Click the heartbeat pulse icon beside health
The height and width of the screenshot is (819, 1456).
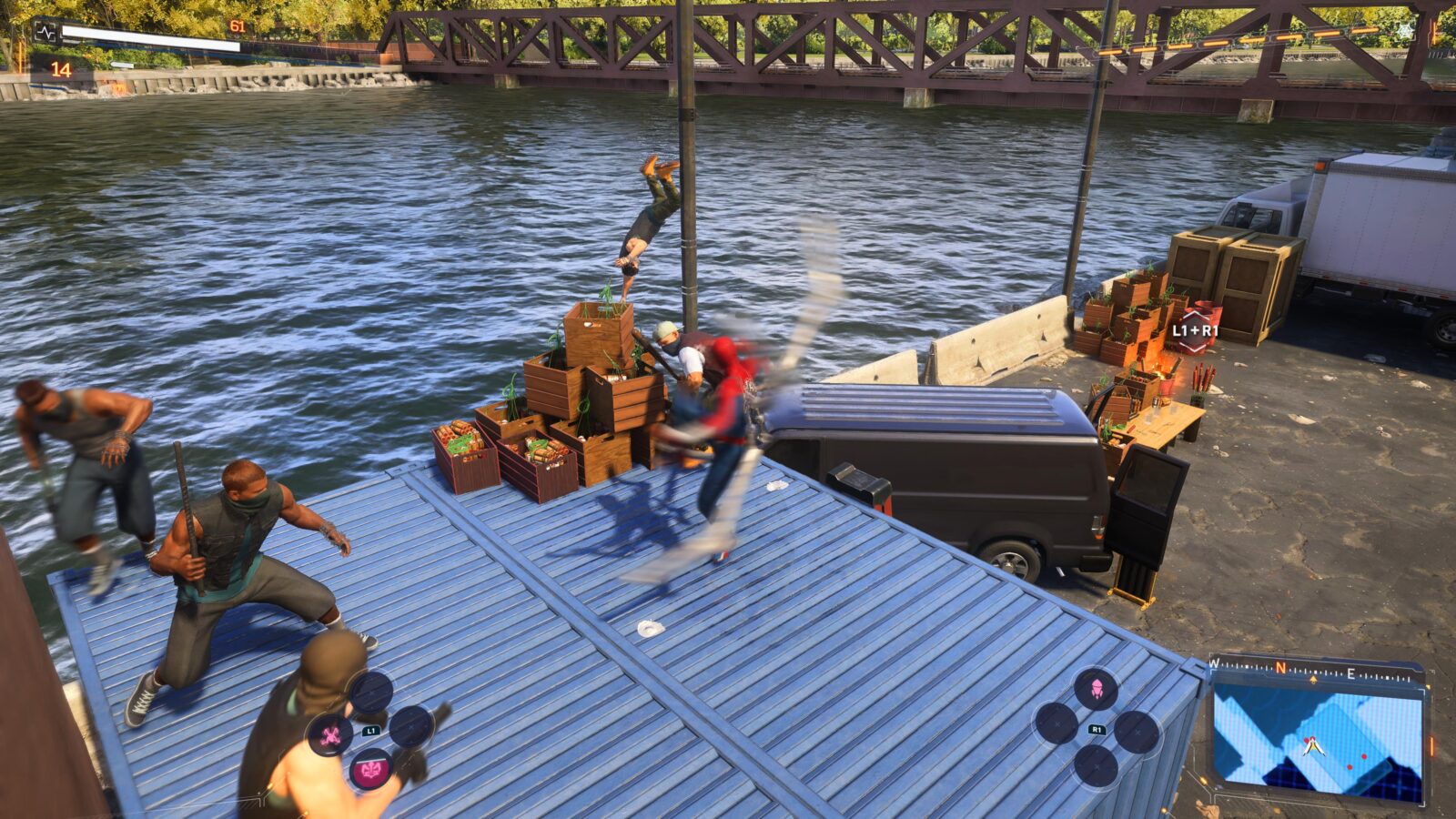[45, 33]
